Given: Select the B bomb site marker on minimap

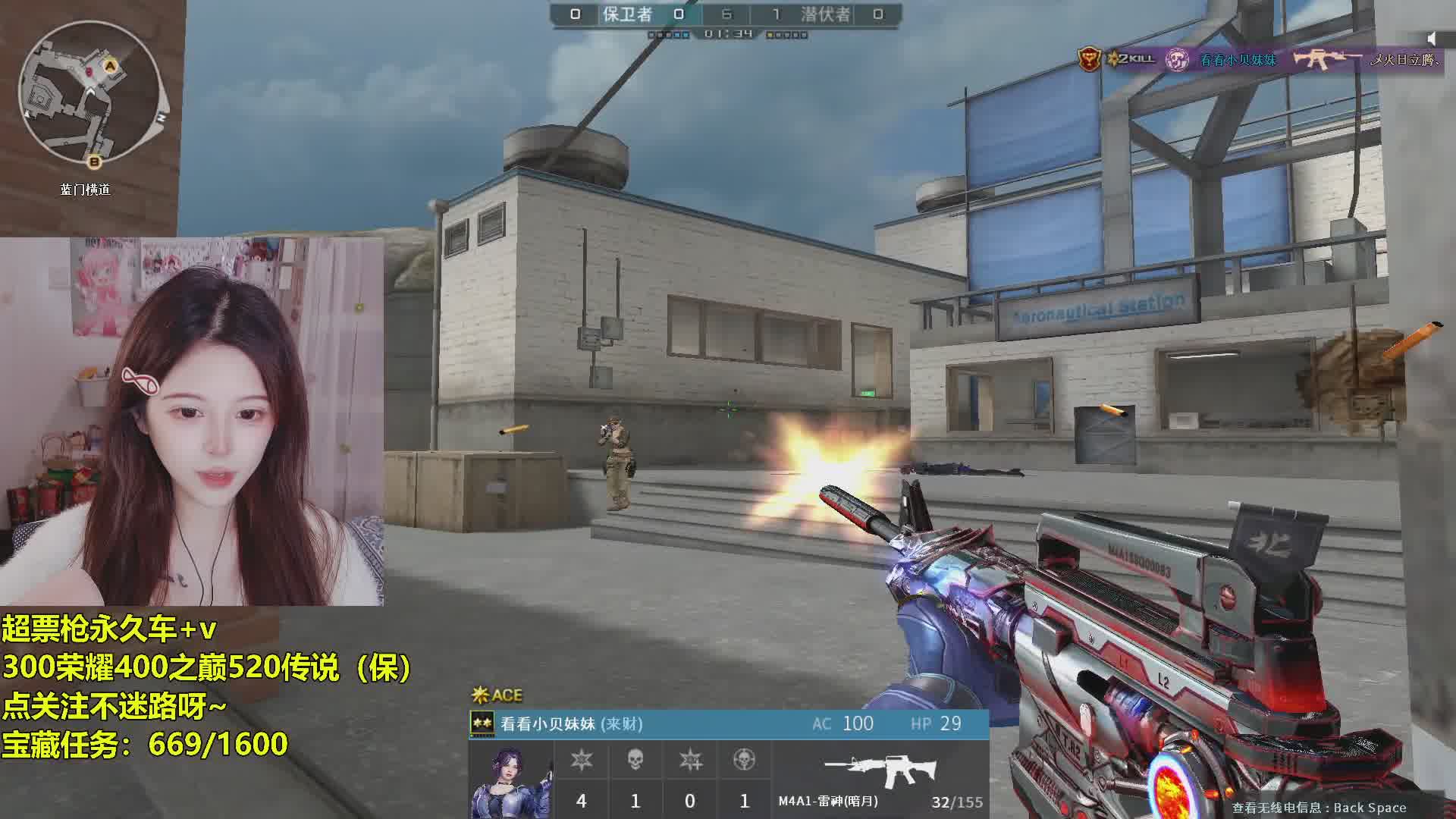Looking at the screenshot, I should pyautogui.click(x=95, y=162).
